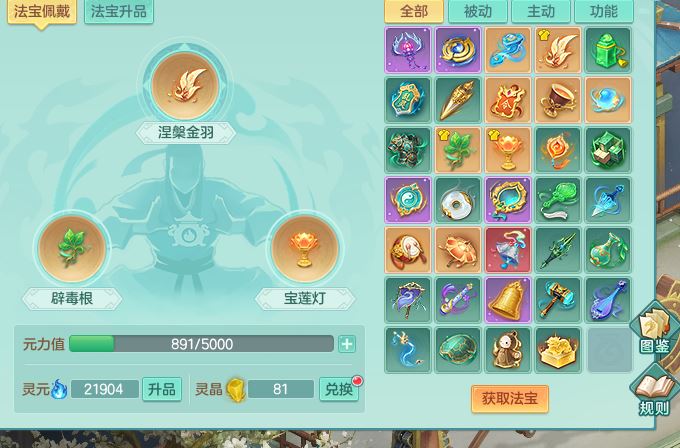Image resolution: width=680 pixels, height=448 pixels.
Task: Select the white jade ring treasure
Action: pos(458,200)
